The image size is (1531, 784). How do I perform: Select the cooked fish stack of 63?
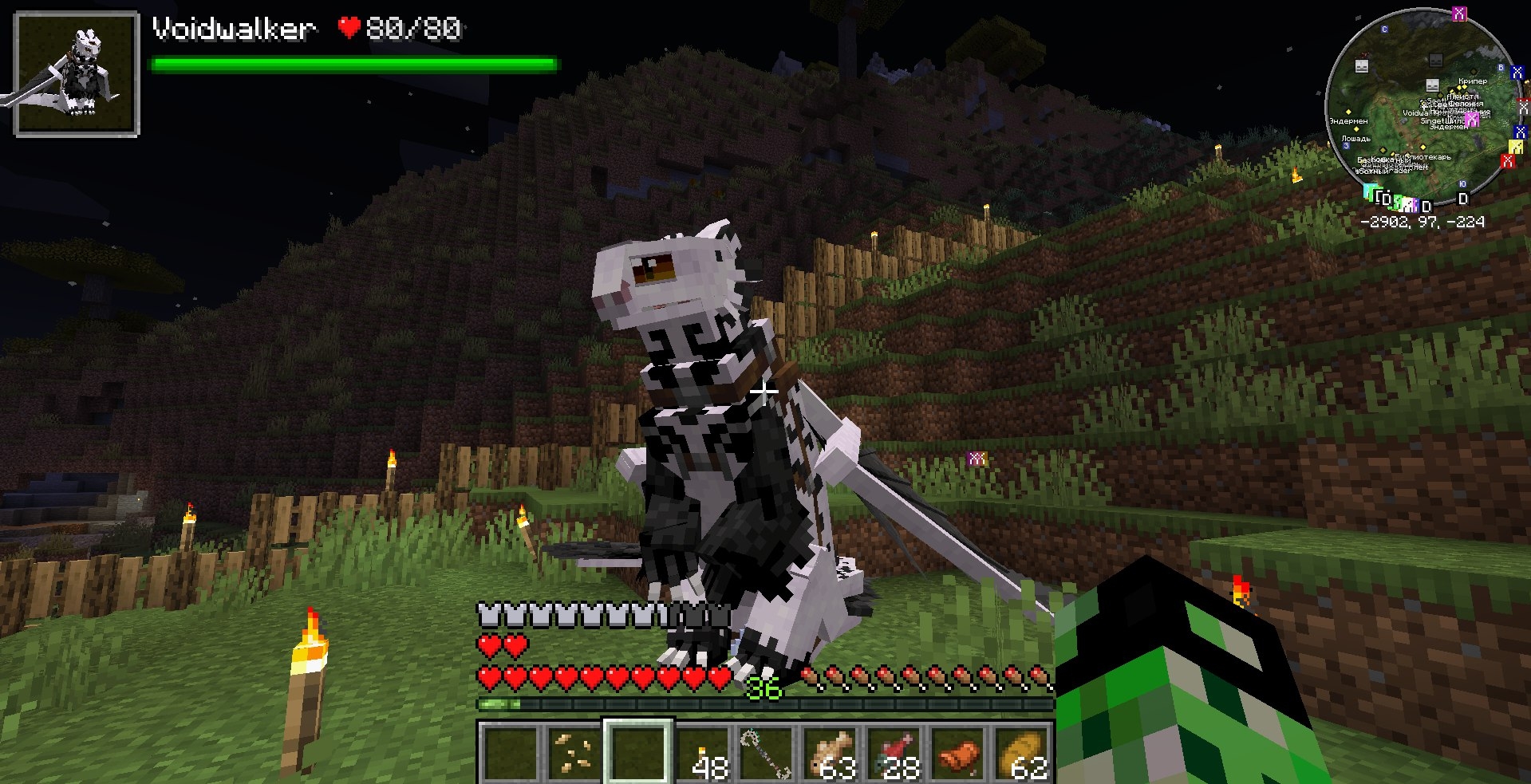coord(831,751)
